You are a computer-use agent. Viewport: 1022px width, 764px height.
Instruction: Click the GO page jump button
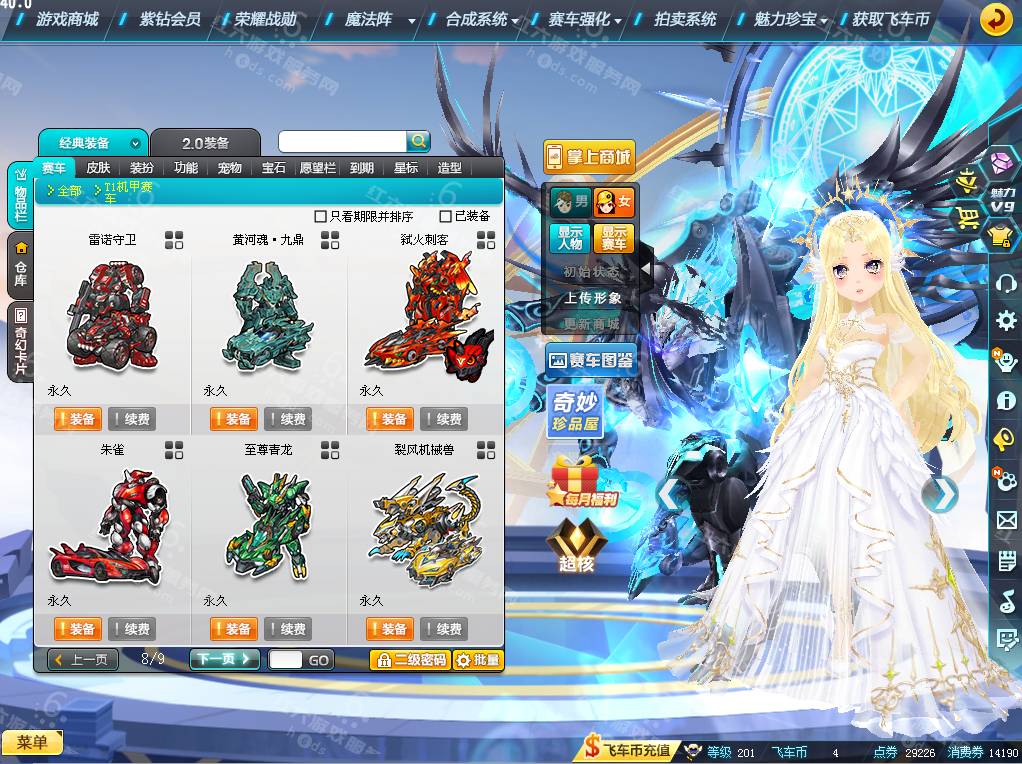coord(319,660)
